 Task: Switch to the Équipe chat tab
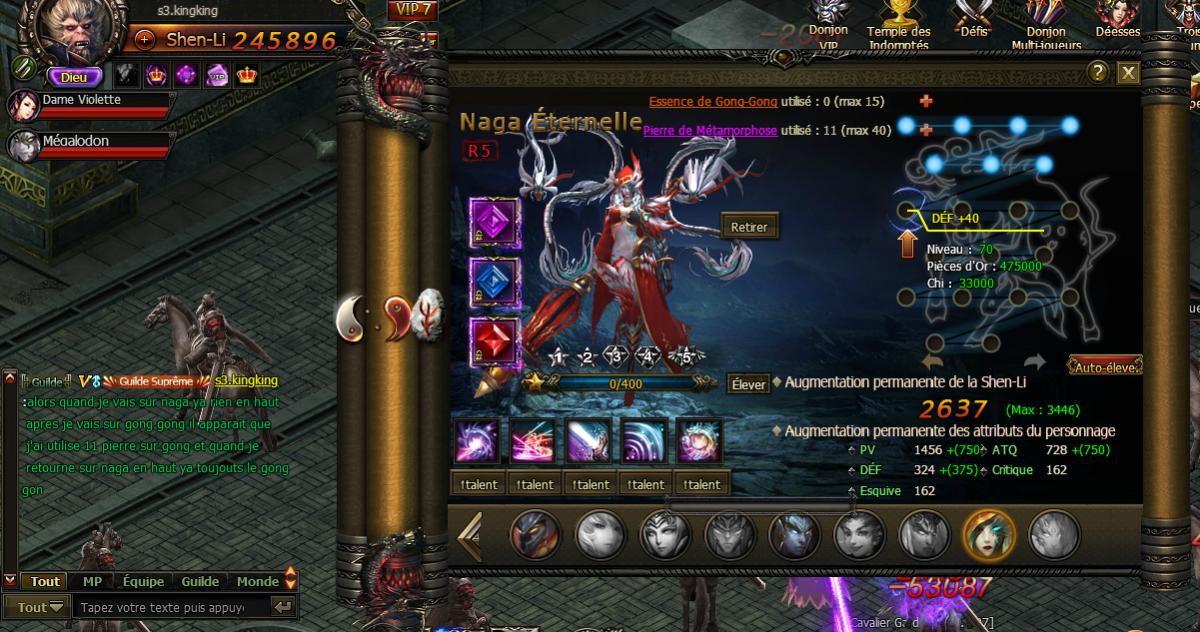click(143, 581)
